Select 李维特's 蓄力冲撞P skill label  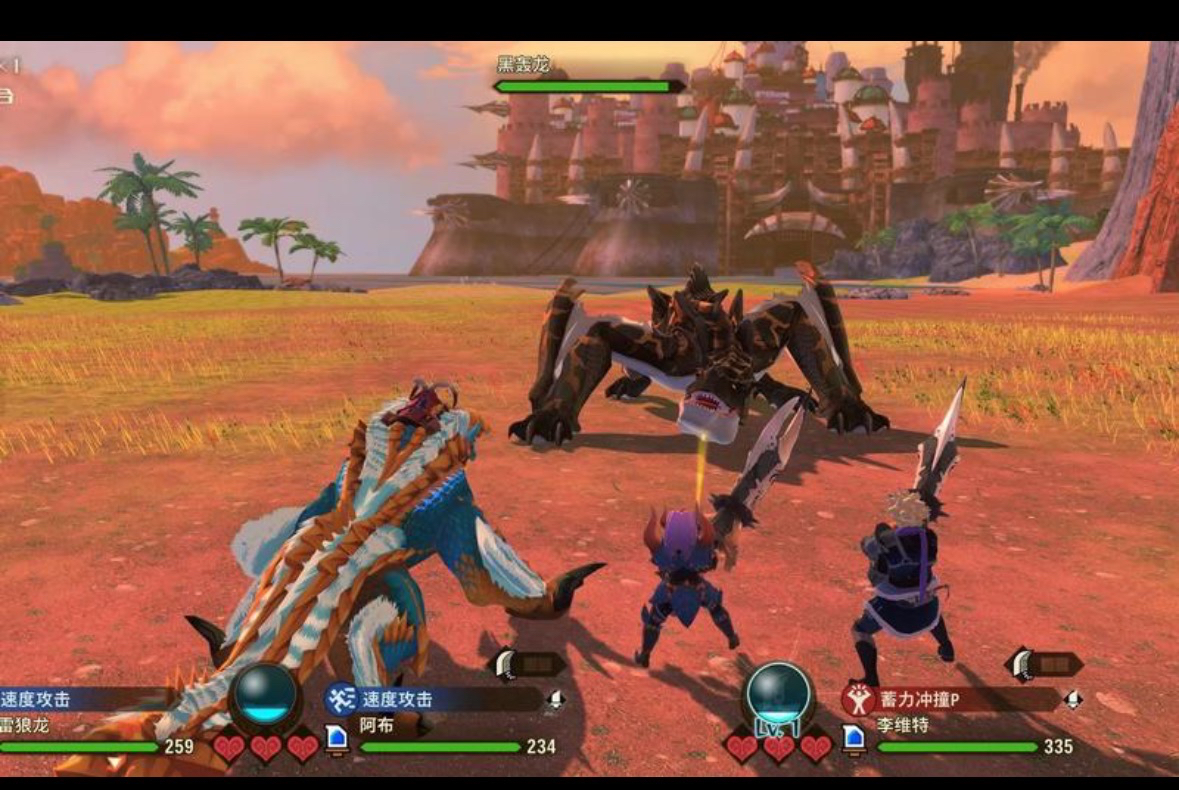pos(919,699)
